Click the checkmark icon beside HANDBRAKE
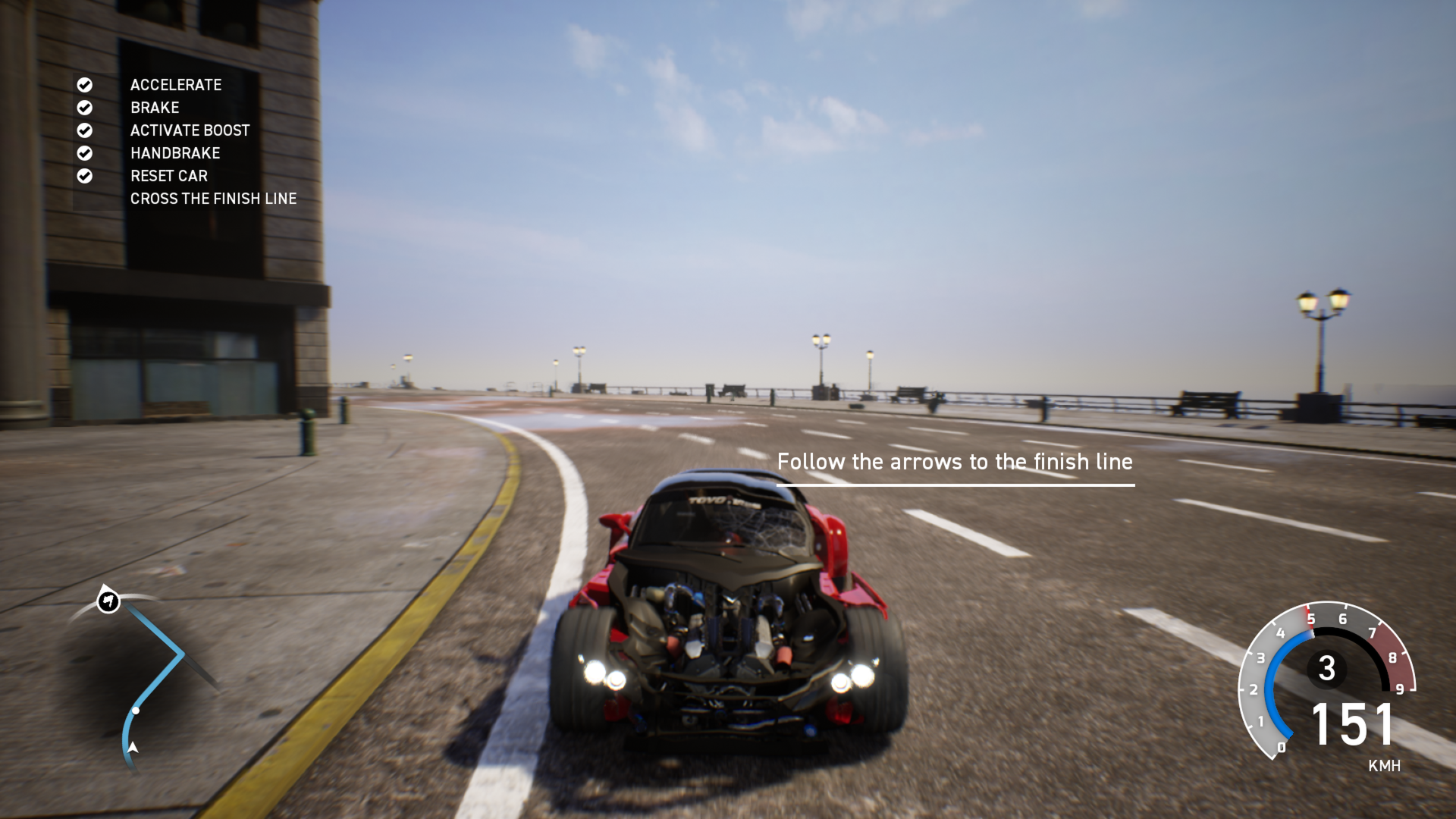The height and width of the screenshot is (819, 1456). (x=85, y=153)
